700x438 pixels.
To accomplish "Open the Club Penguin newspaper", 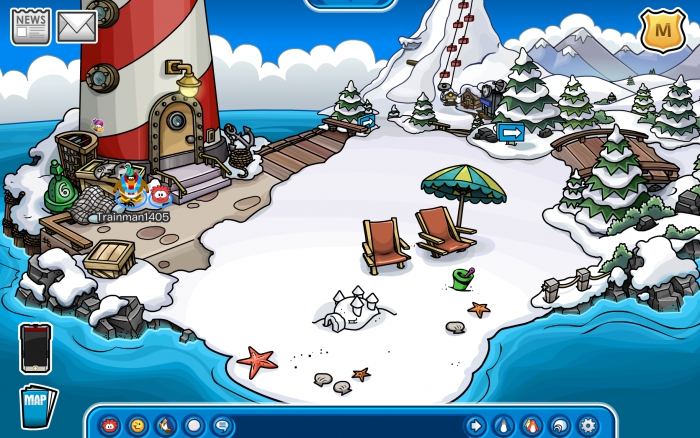I will (x=30, y=26).
